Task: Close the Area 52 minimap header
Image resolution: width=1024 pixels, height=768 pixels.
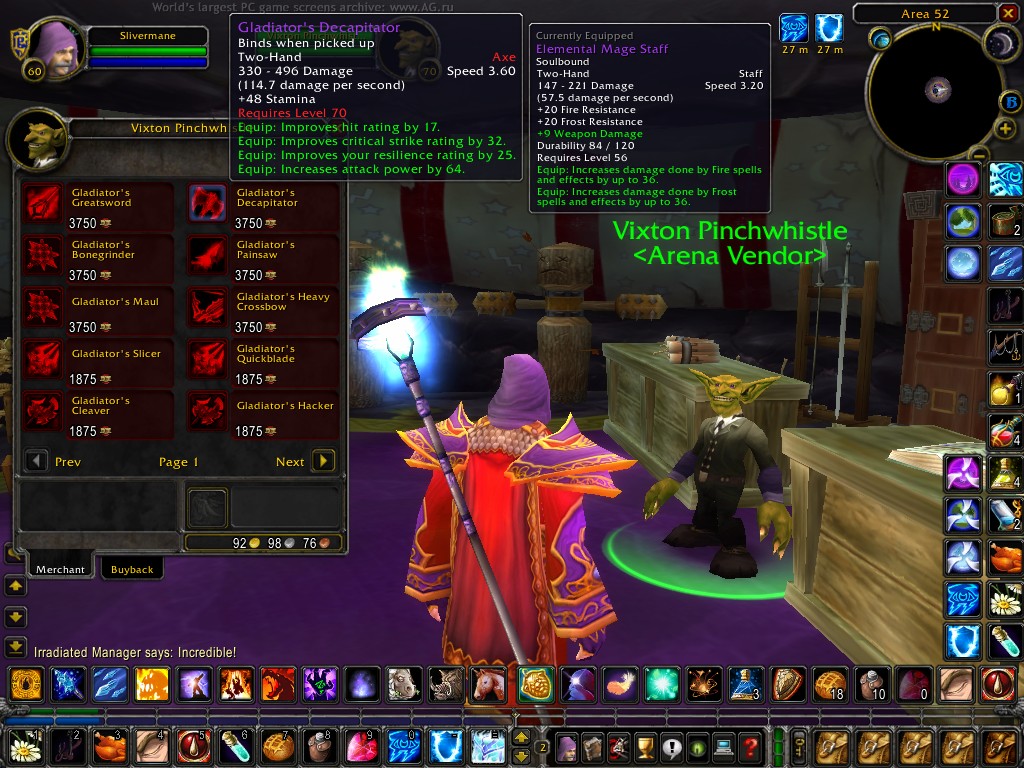Action: (x=1006, y=14)
